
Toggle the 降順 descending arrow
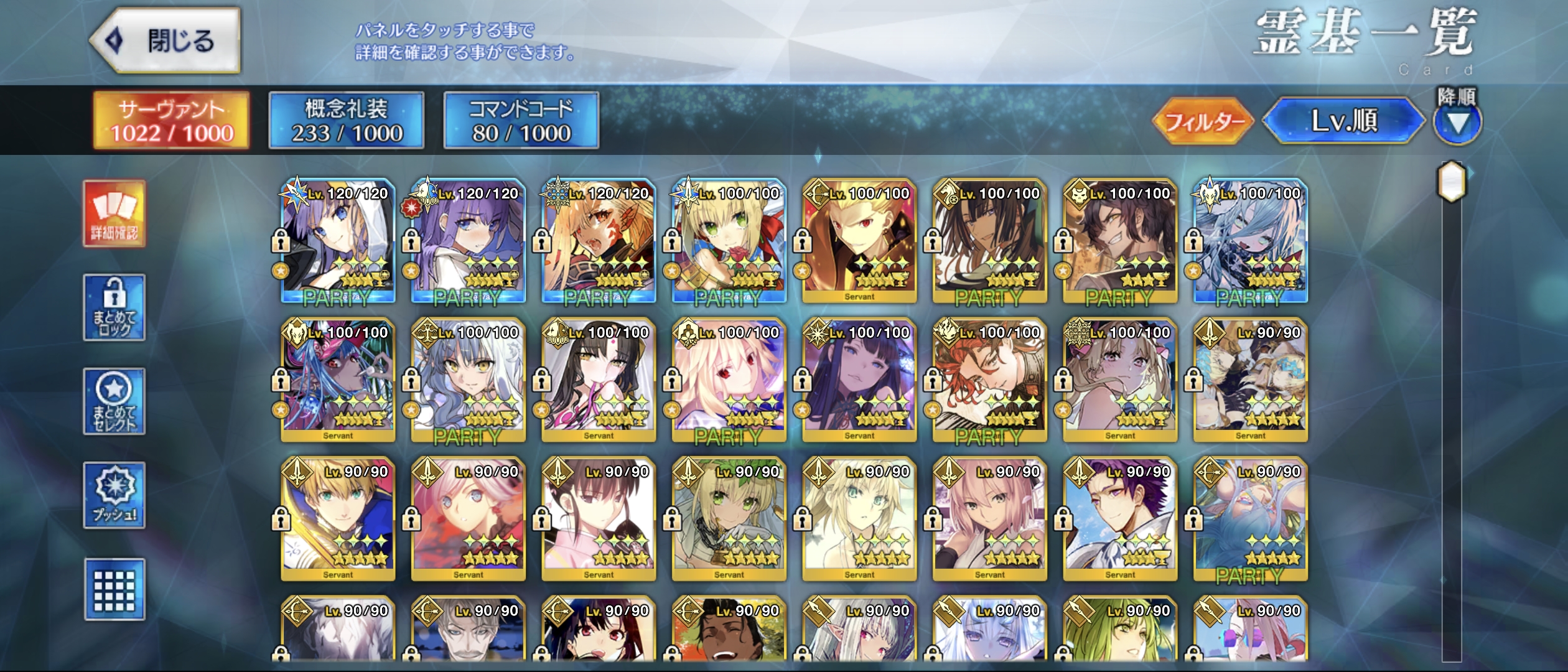point(1457,122)
